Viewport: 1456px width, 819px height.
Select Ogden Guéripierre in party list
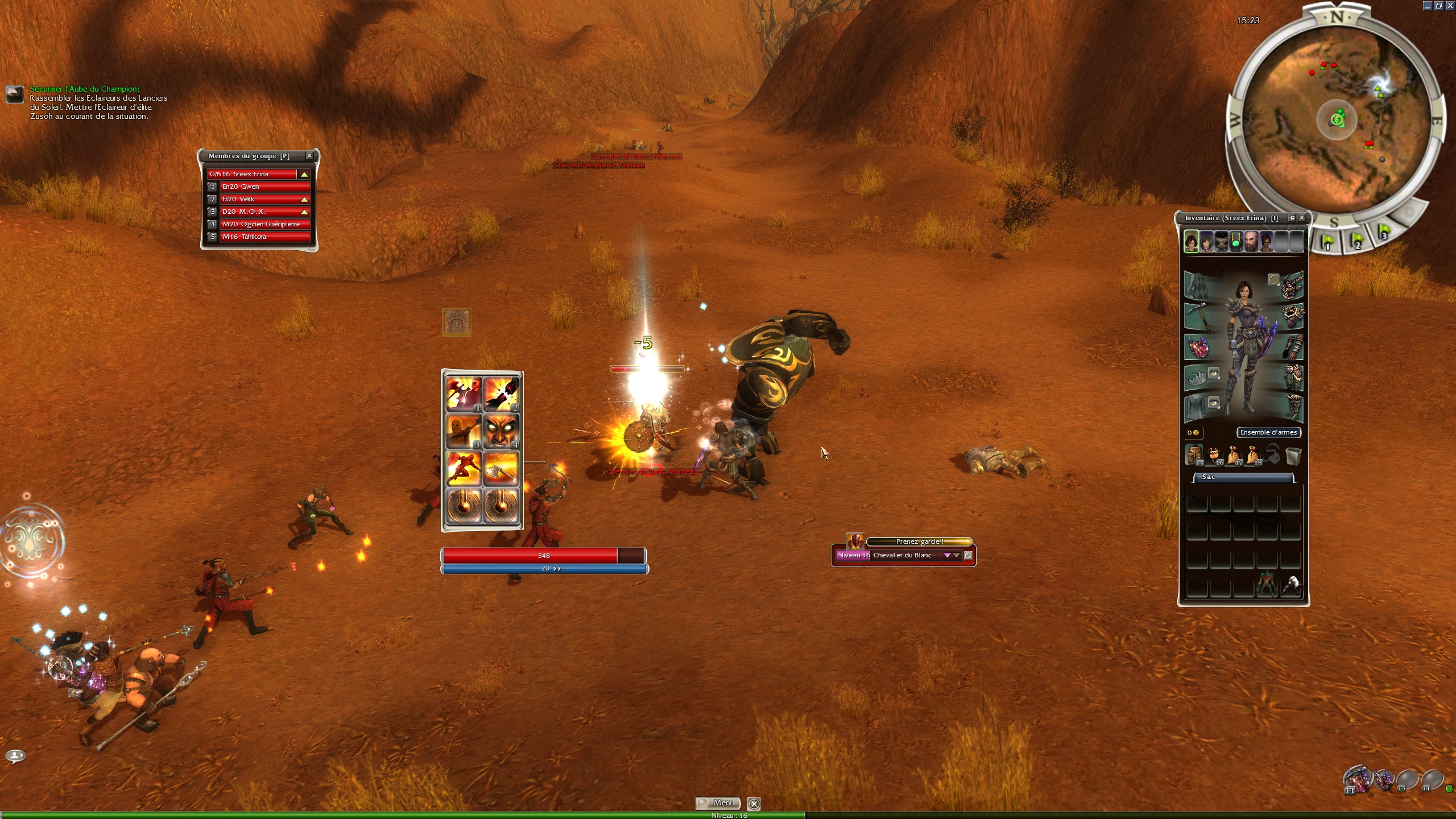[x=264, y=224]
